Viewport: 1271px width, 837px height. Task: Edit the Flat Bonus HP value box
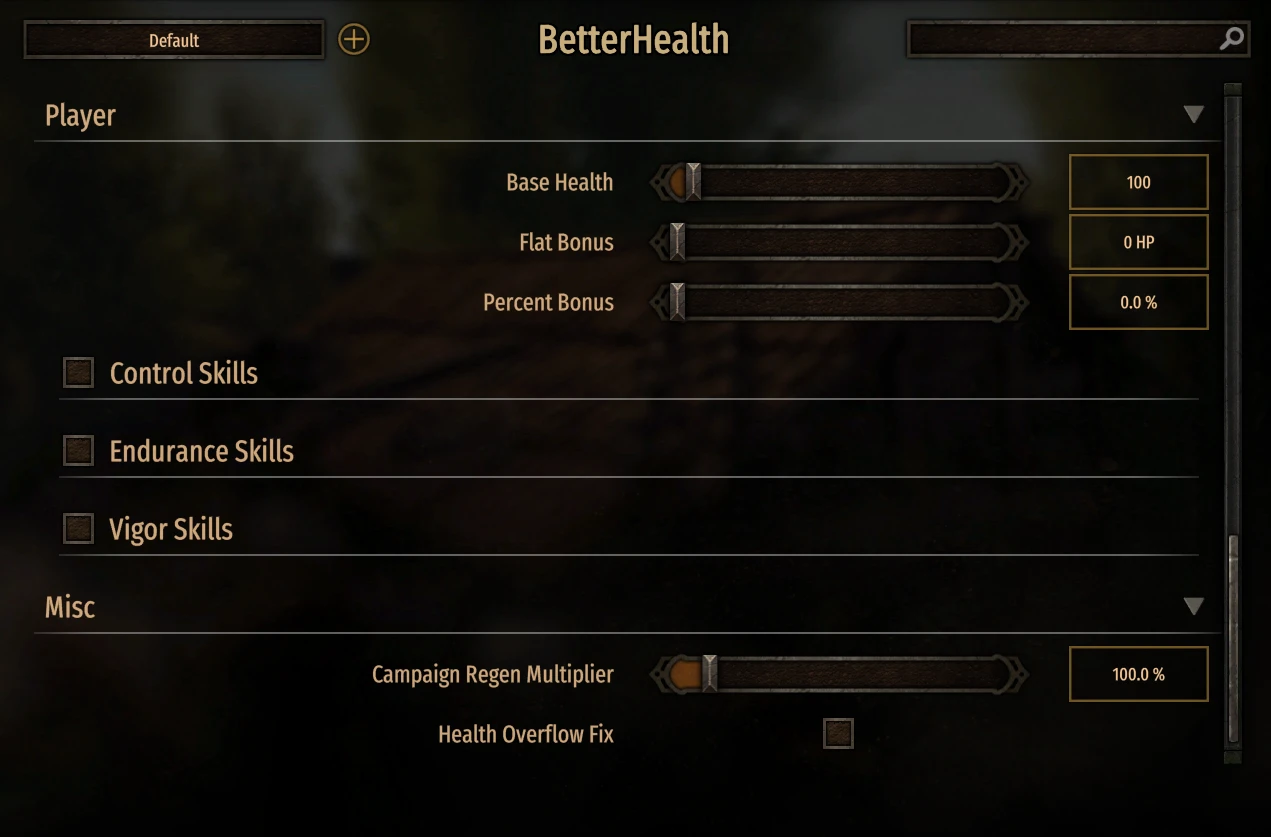click(1138, 243)
